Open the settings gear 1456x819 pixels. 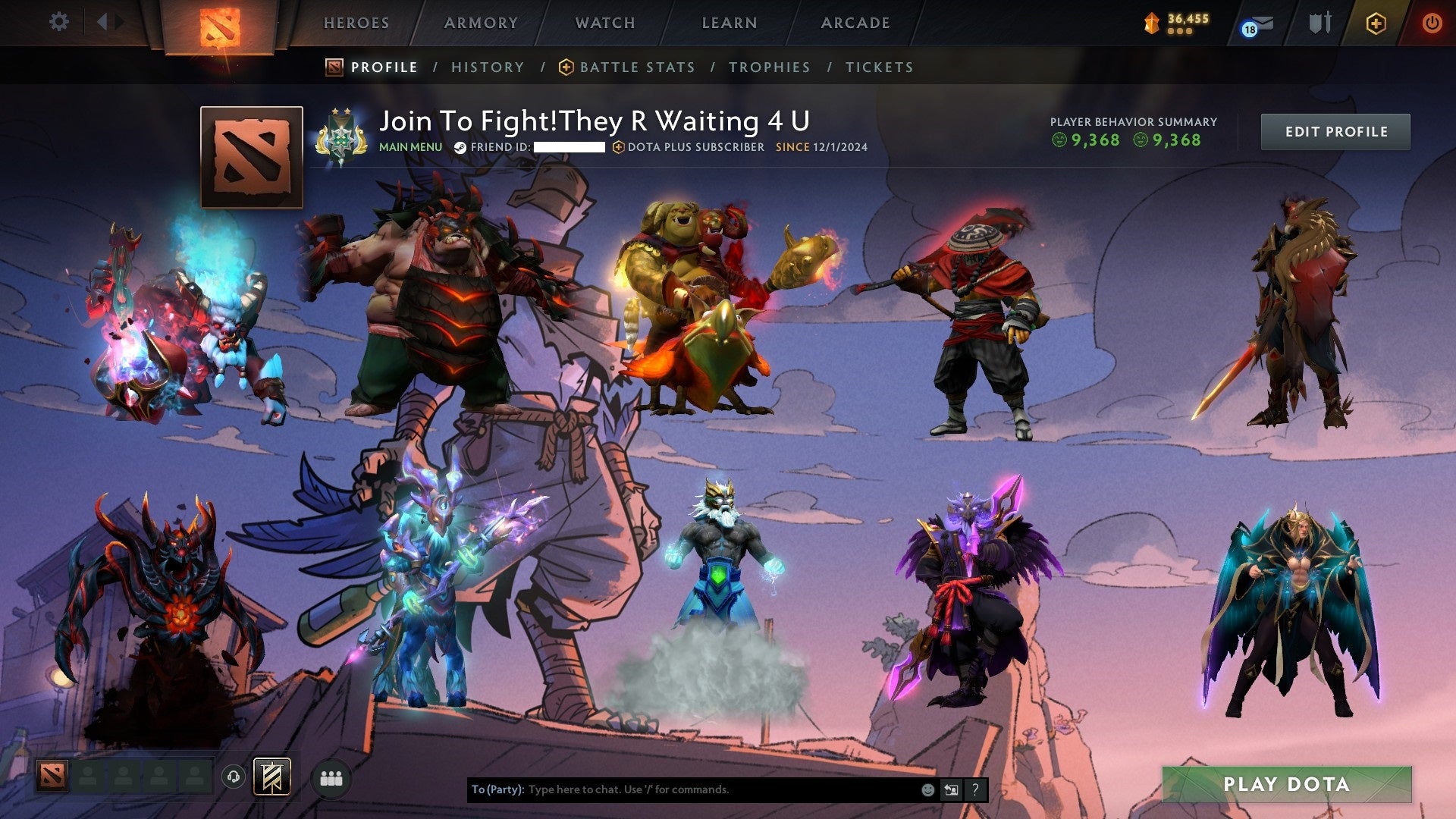(59, 22)
